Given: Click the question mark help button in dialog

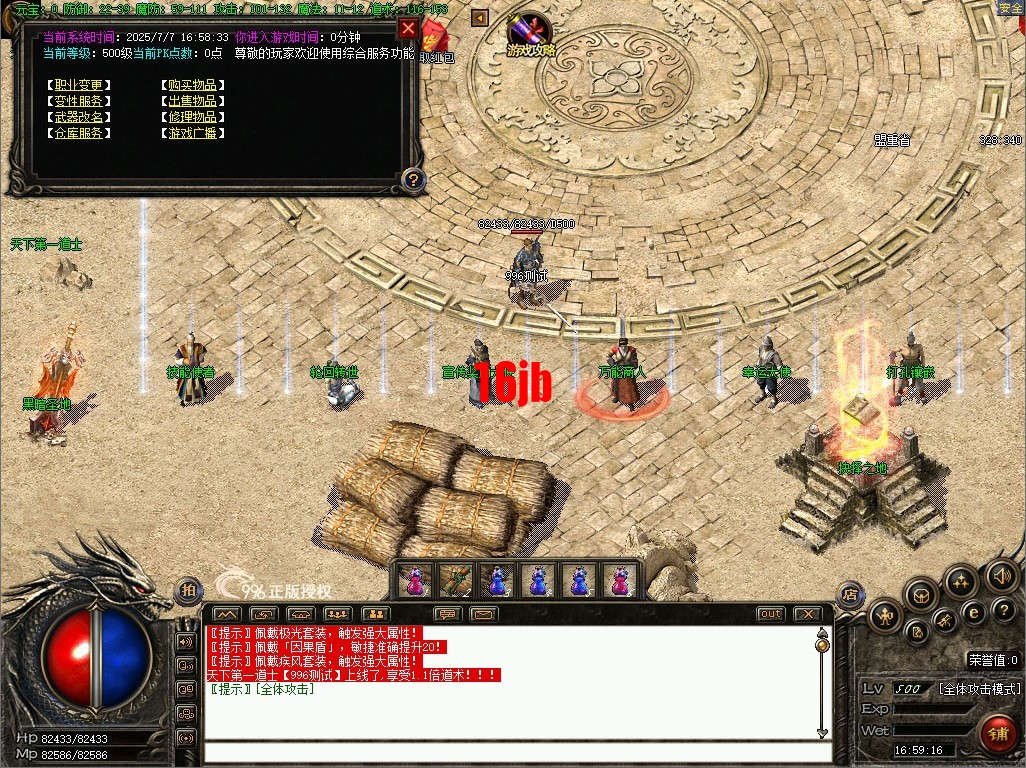Looking at the screenshot, I should coord(413,180).
